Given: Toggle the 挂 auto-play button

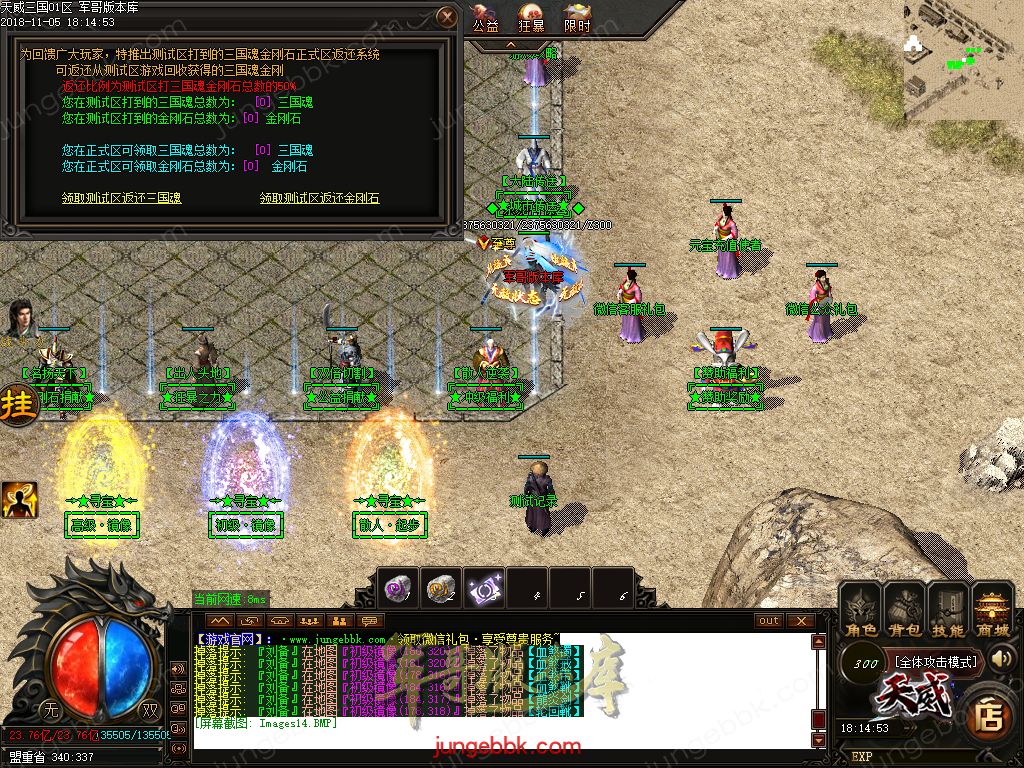Looking at the screenshot, I should point(17,407).
